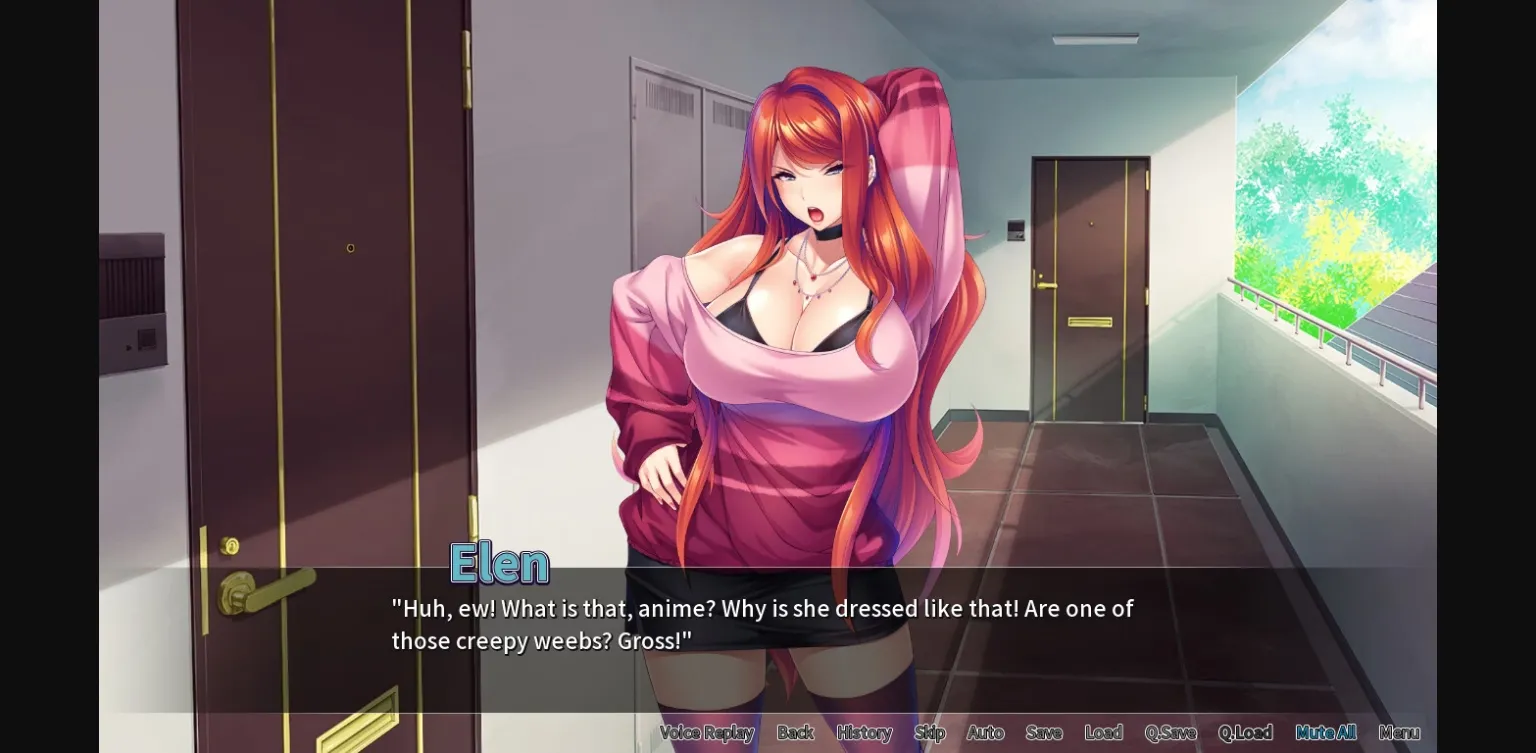The width and height of the screenshot is (1536, 753).
Task: Open the History dialogue log
Action: 864,732
